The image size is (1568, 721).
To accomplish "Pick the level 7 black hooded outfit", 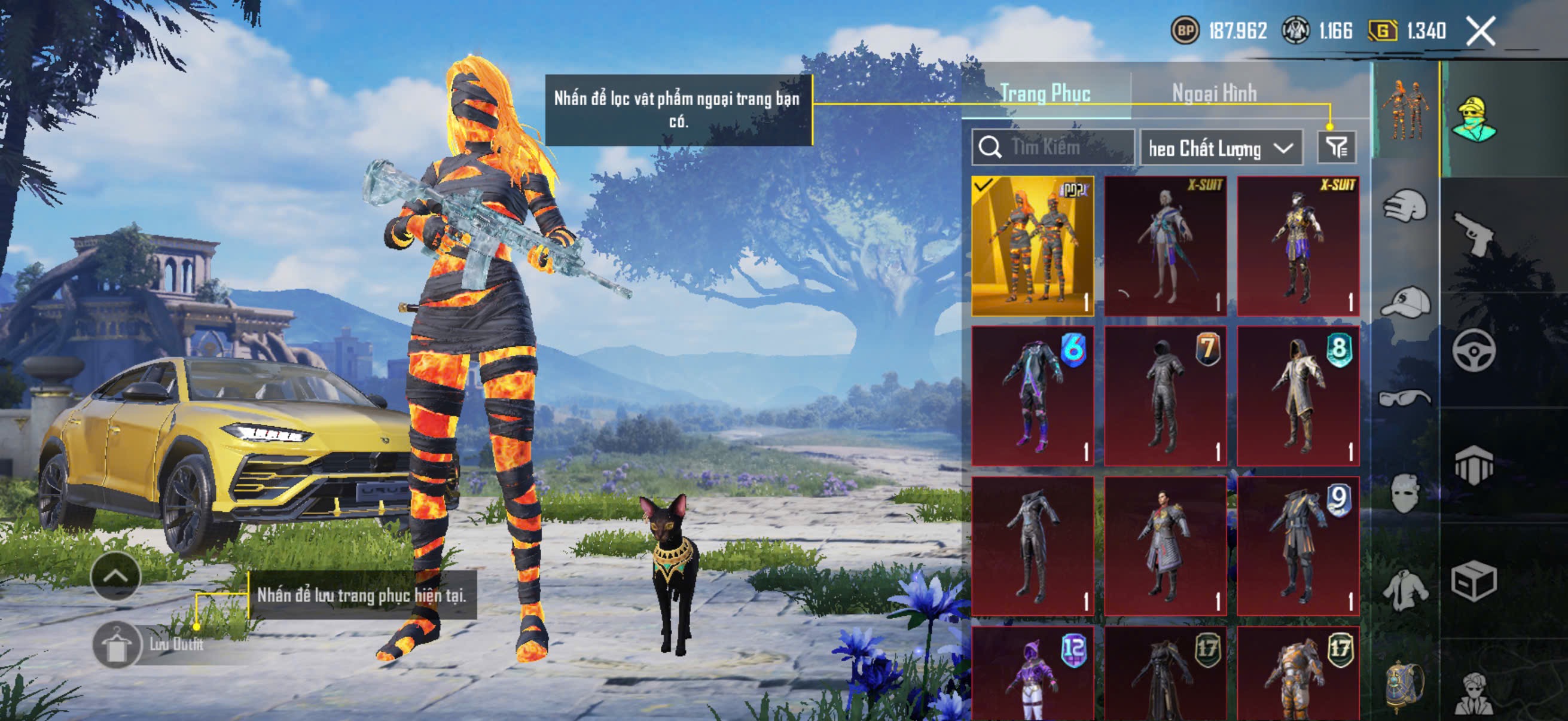I will coord(1165,396).
